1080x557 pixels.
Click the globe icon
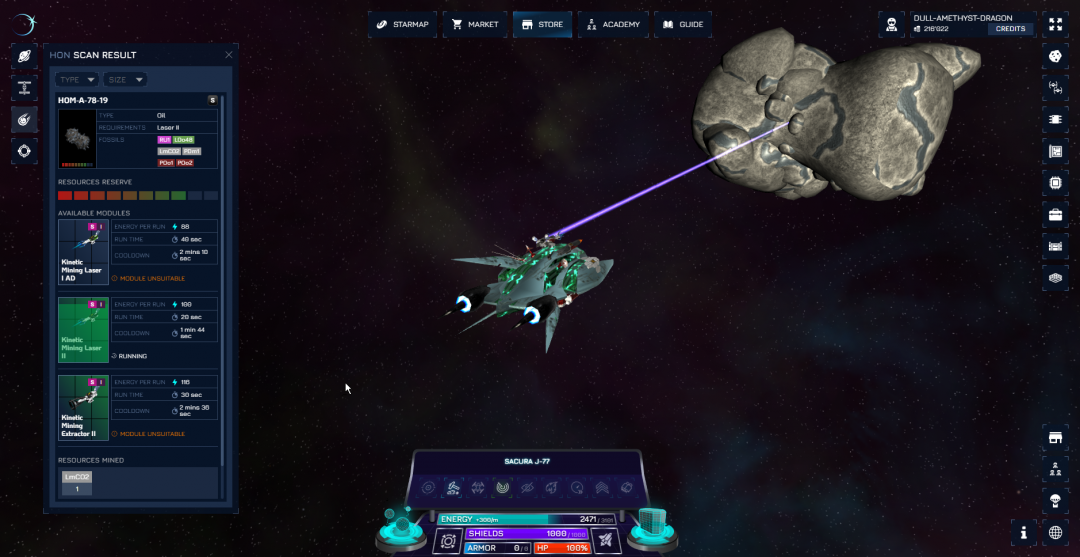click(x=1055, y=532)
